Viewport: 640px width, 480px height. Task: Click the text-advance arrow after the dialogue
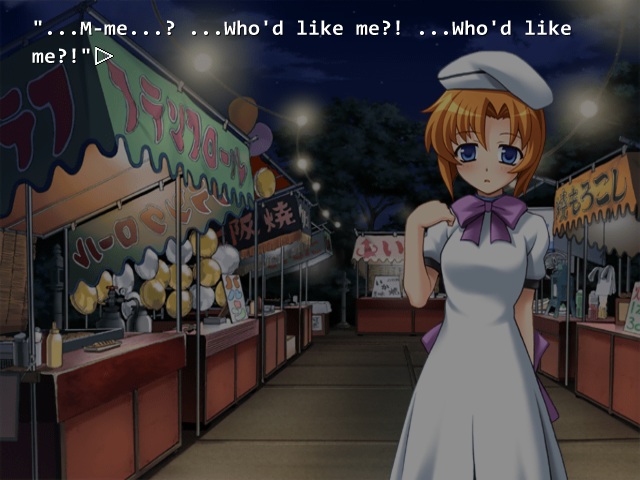103,57
